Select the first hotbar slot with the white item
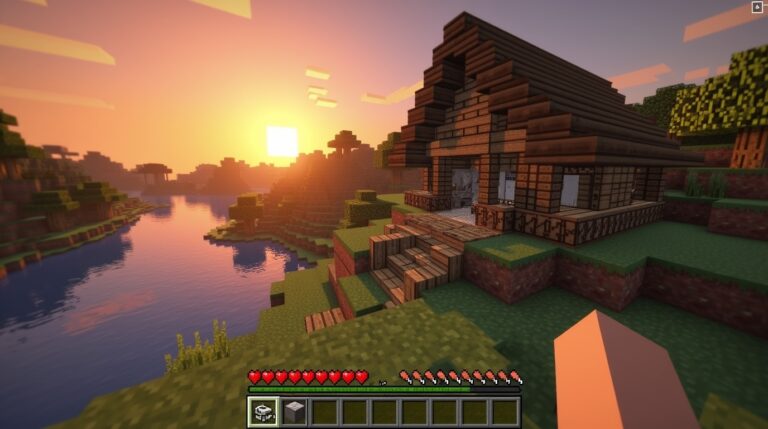 tap(264, 411)
